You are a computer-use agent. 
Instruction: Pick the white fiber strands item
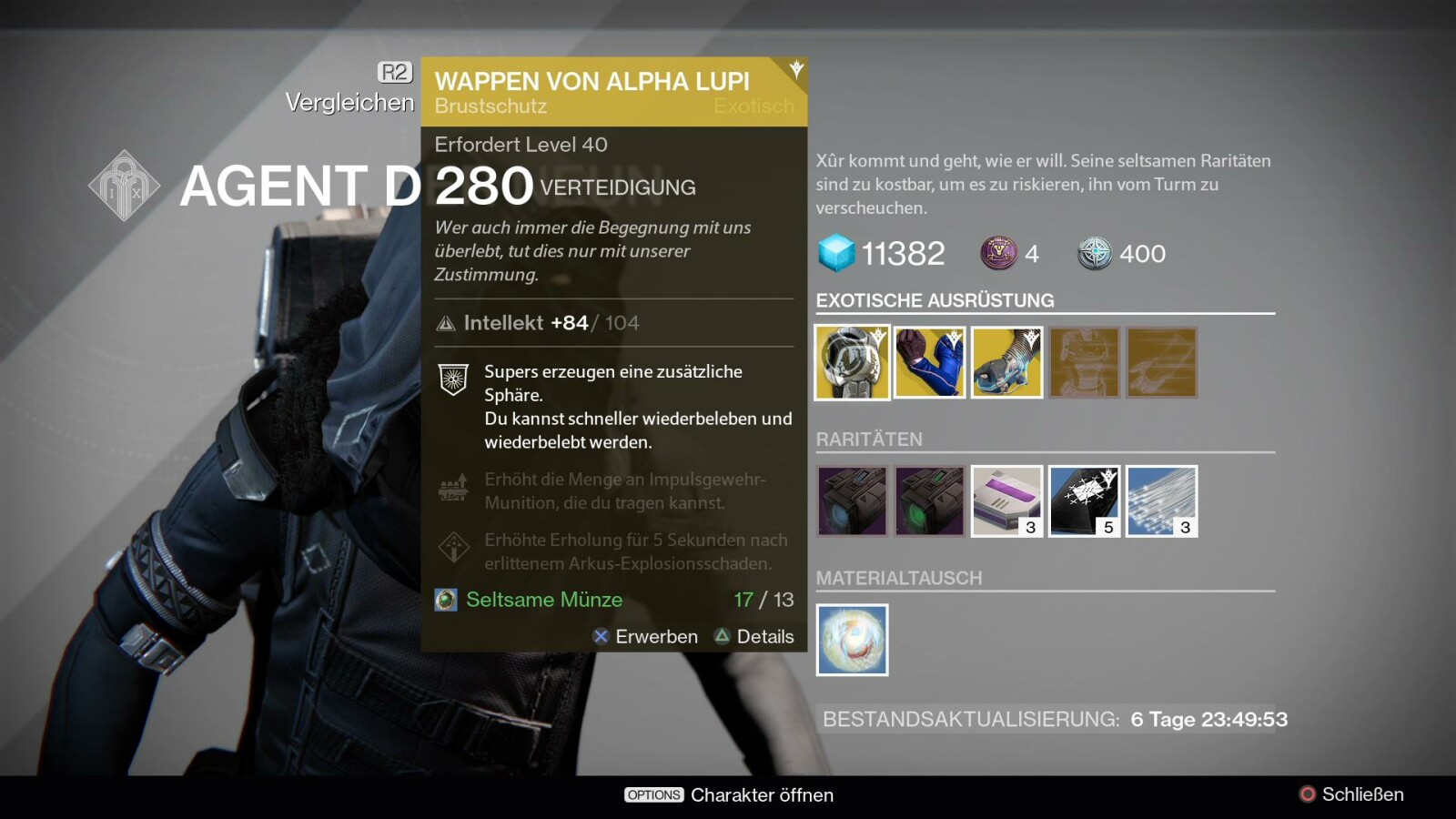coord(1161,501)
